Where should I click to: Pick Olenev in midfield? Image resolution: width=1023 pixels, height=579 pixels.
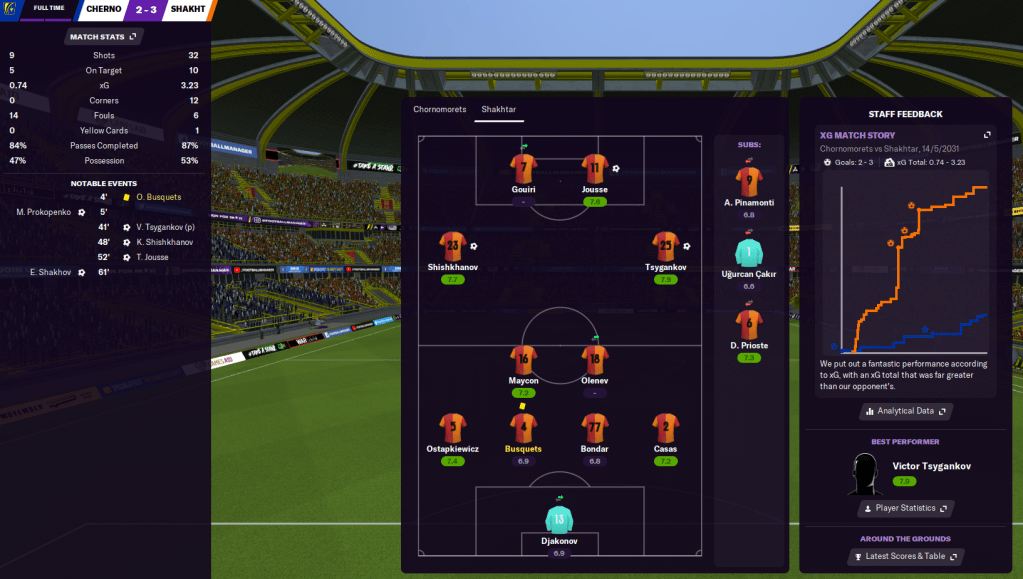tap(594, 360)
